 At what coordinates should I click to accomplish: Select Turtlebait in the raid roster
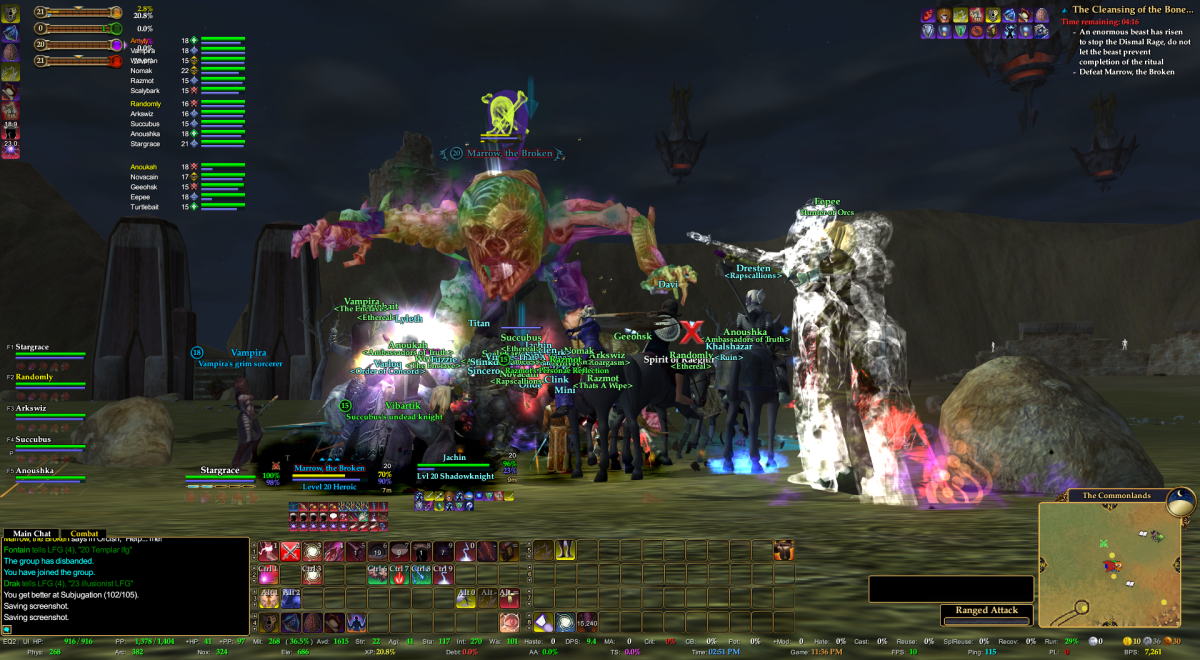(x=144, y=207)
